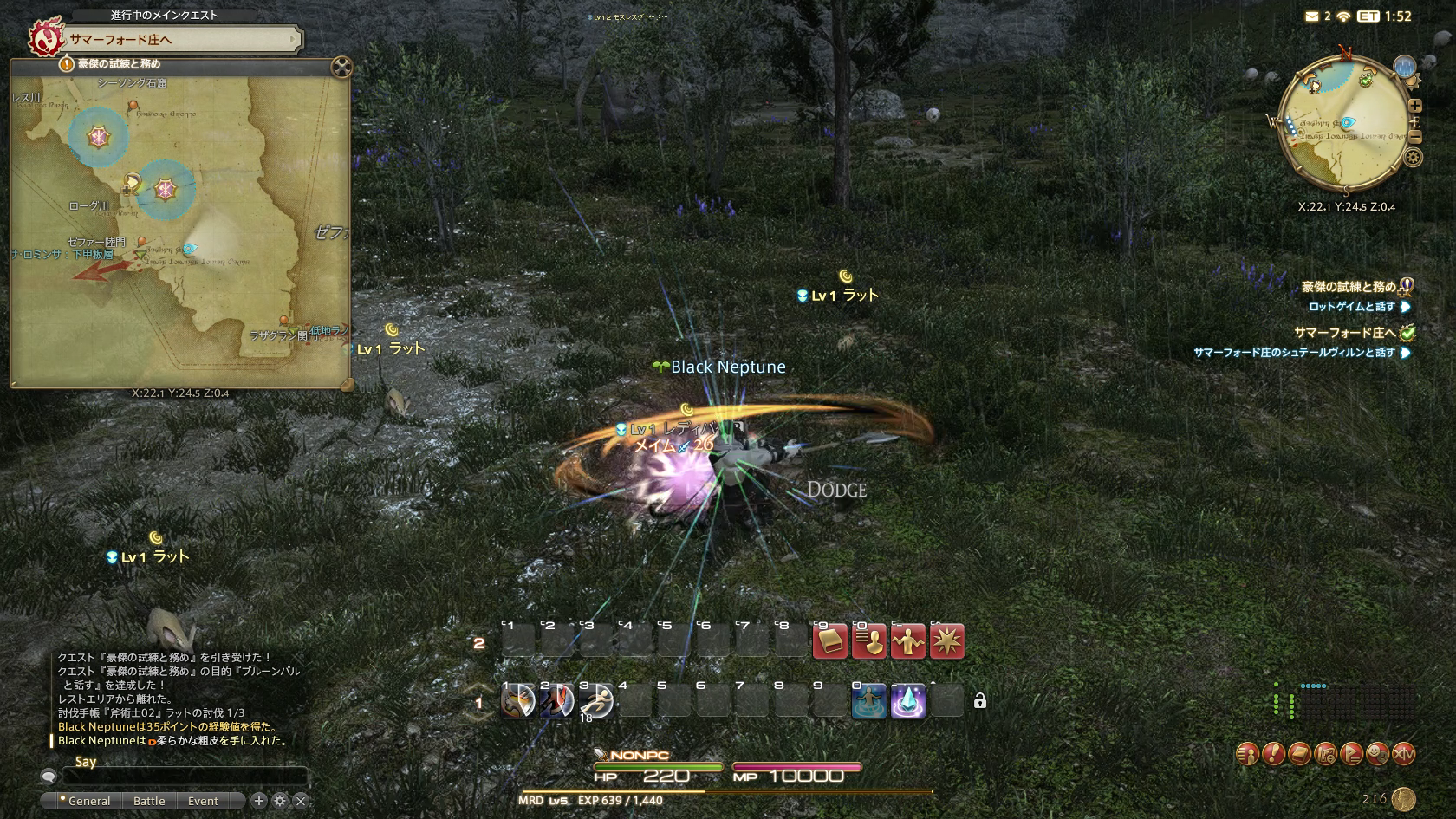Image resolution: width=1456 pixels, height=819 pixels.
Task: Select the ロットゲイムと話す quest objective
Action: pos(1352,307)
